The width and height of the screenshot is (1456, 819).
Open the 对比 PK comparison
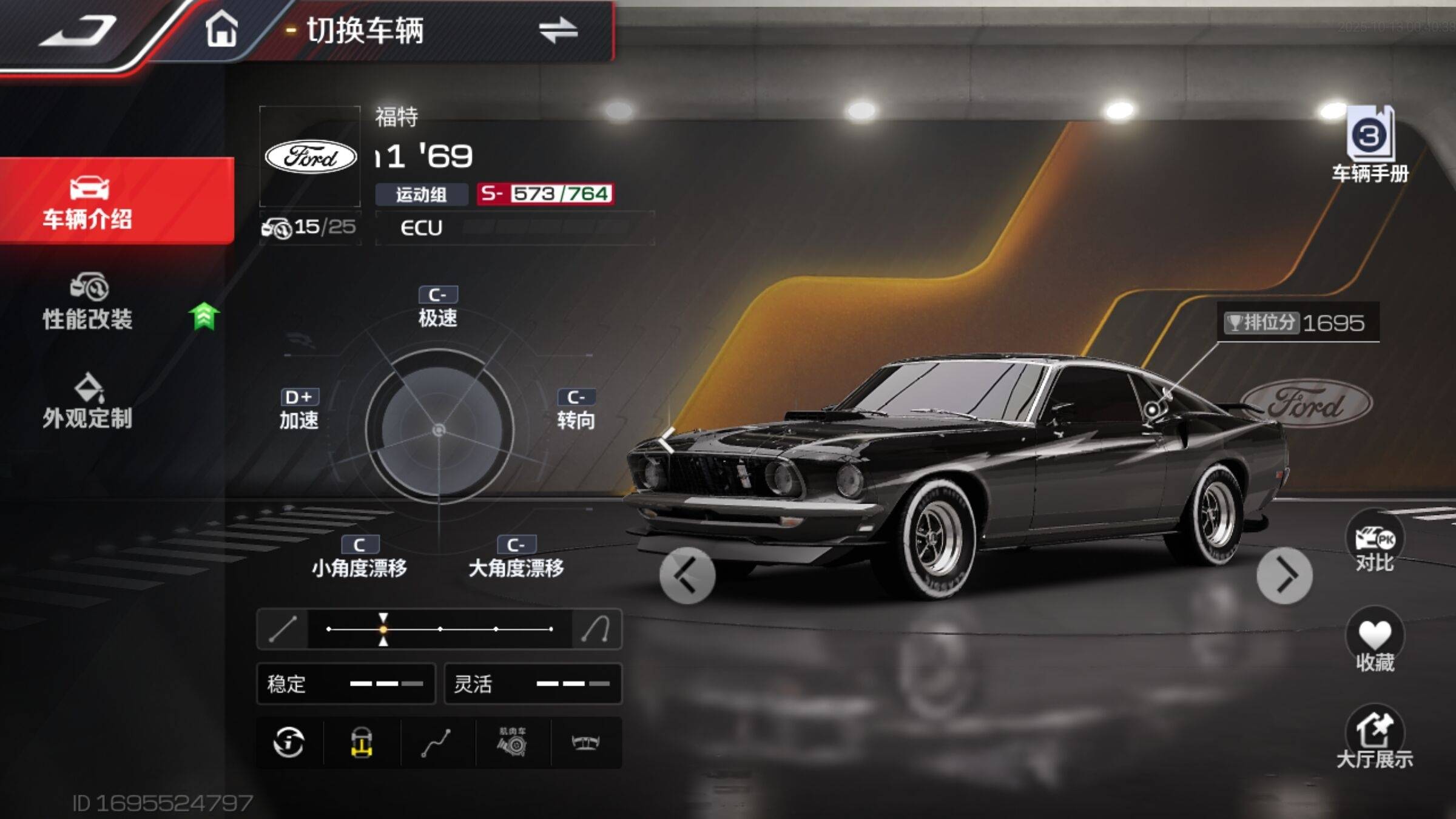click(1374, 543)
